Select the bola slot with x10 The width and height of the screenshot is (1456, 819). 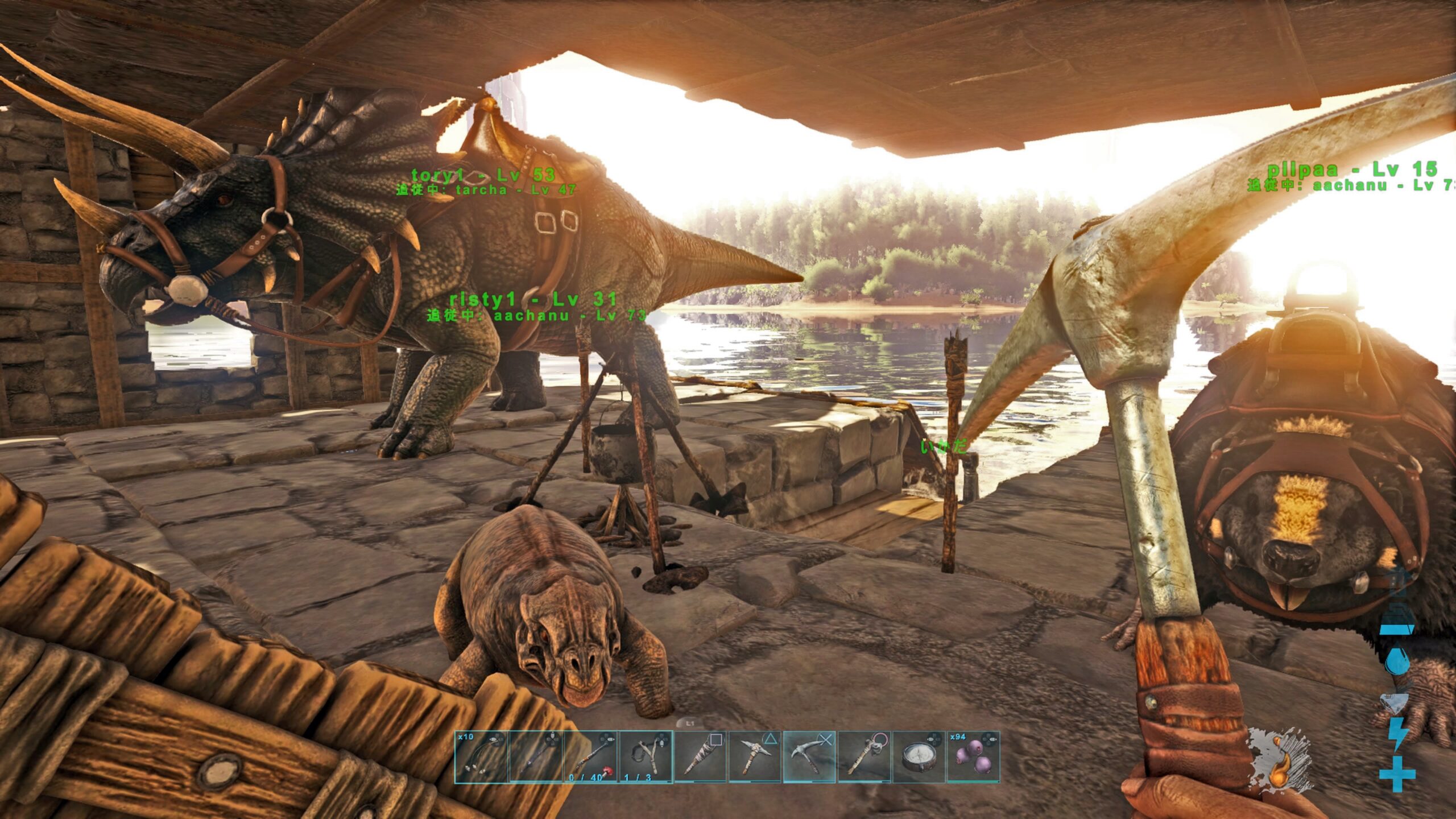click(x=481, y=757)
